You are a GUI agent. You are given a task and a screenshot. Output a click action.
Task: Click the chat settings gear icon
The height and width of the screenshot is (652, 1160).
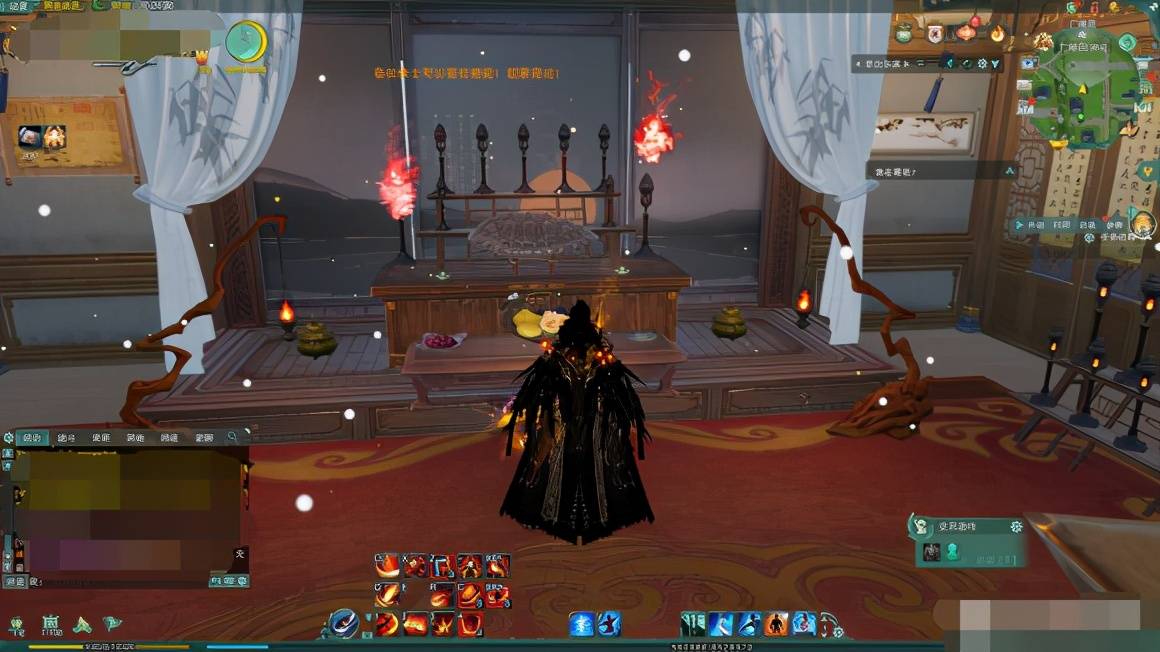coord(9,437)
